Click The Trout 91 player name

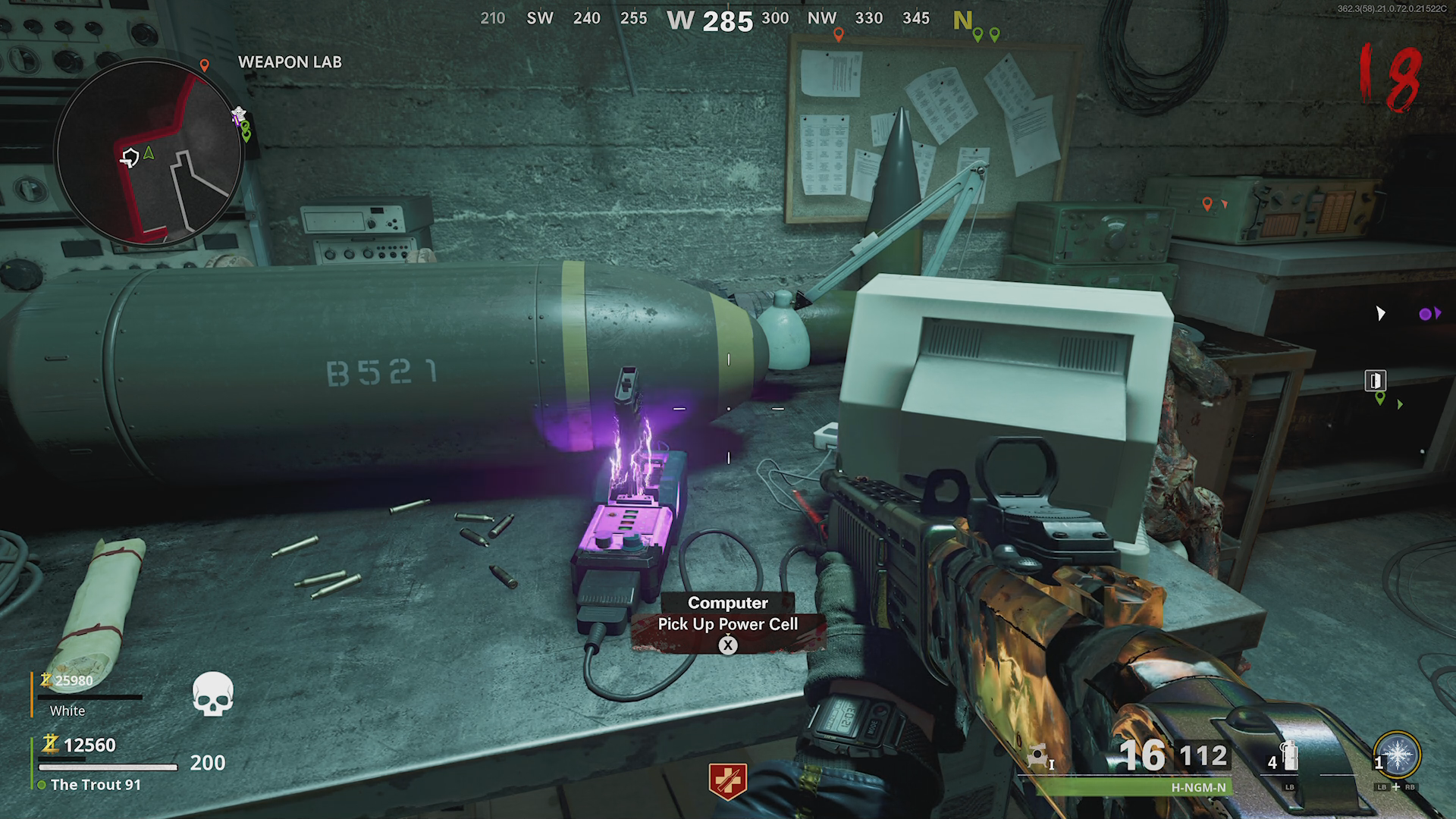[96, 785]
